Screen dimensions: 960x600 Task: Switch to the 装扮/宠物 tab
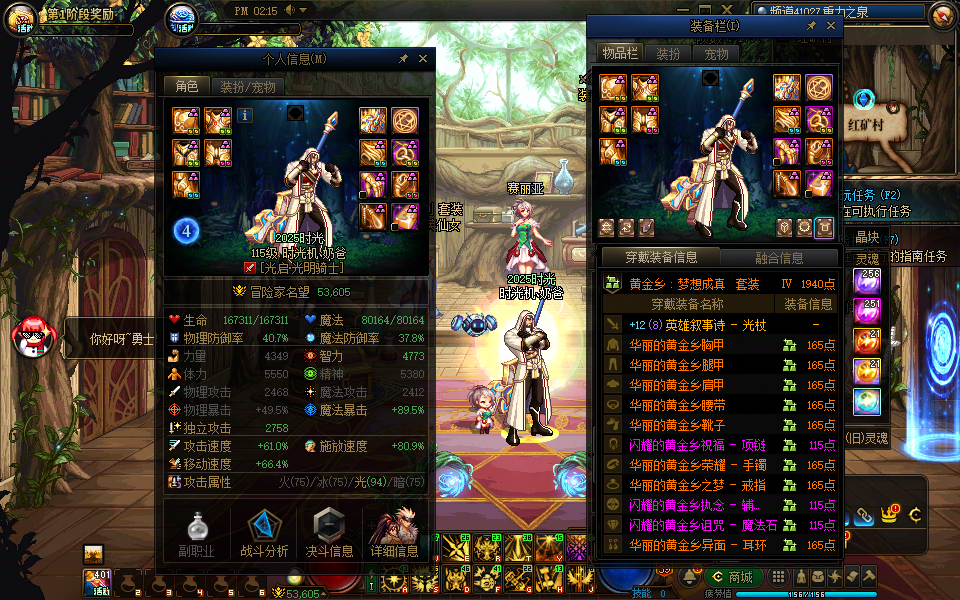coord(248,87)
